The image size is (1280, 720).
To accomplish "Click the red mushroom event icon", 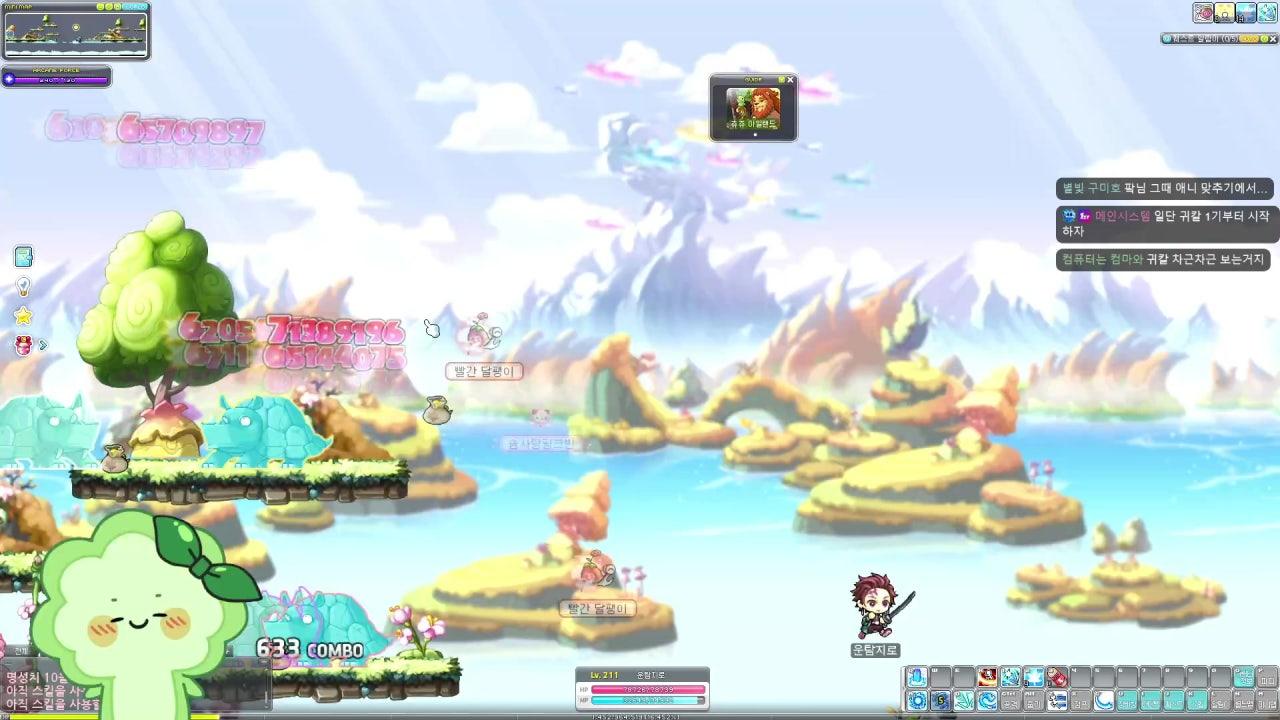I will point(24,345).
